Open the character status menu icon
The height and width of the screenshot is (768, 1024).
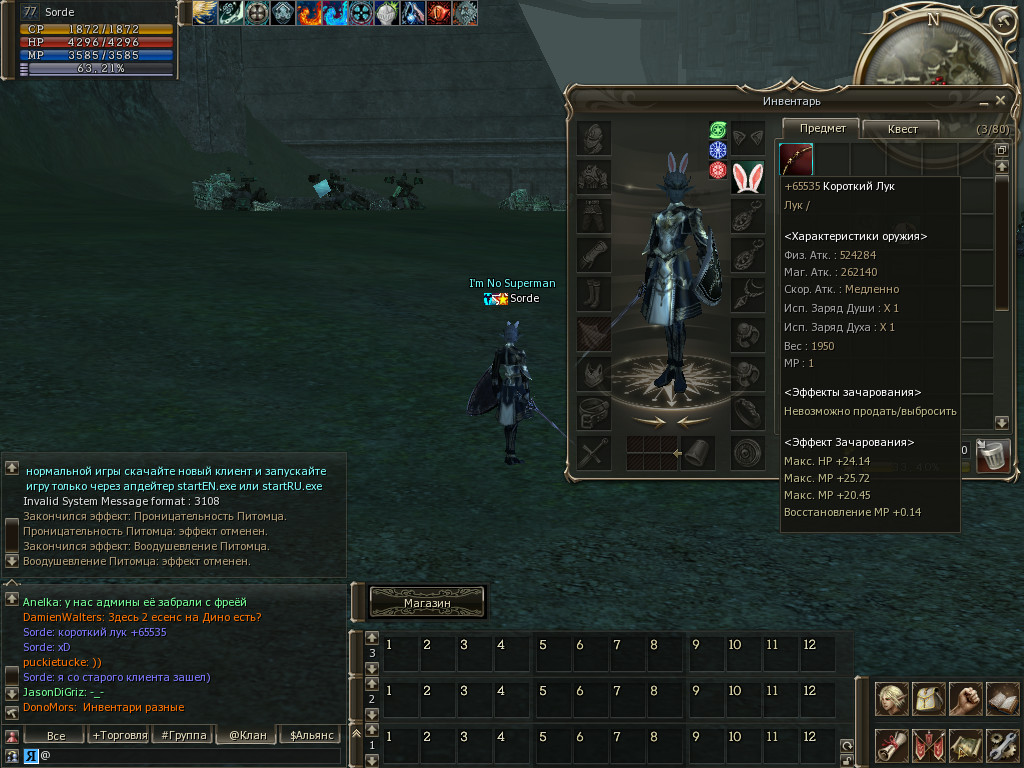(x=892, y=699)
